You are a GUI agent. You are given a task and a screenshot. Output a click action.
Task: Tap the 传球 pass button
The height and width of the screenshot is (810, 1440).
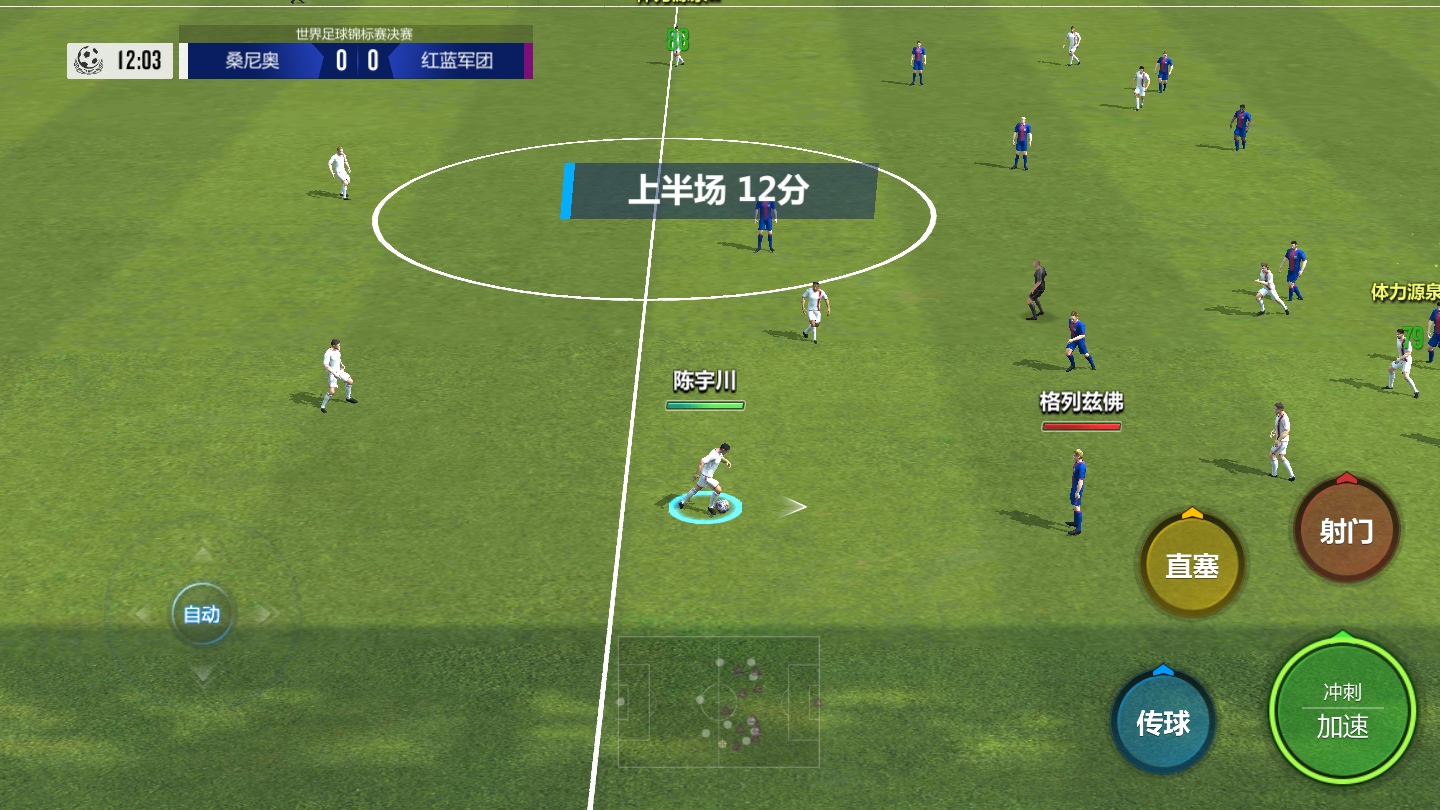[x=1163, y=722]
